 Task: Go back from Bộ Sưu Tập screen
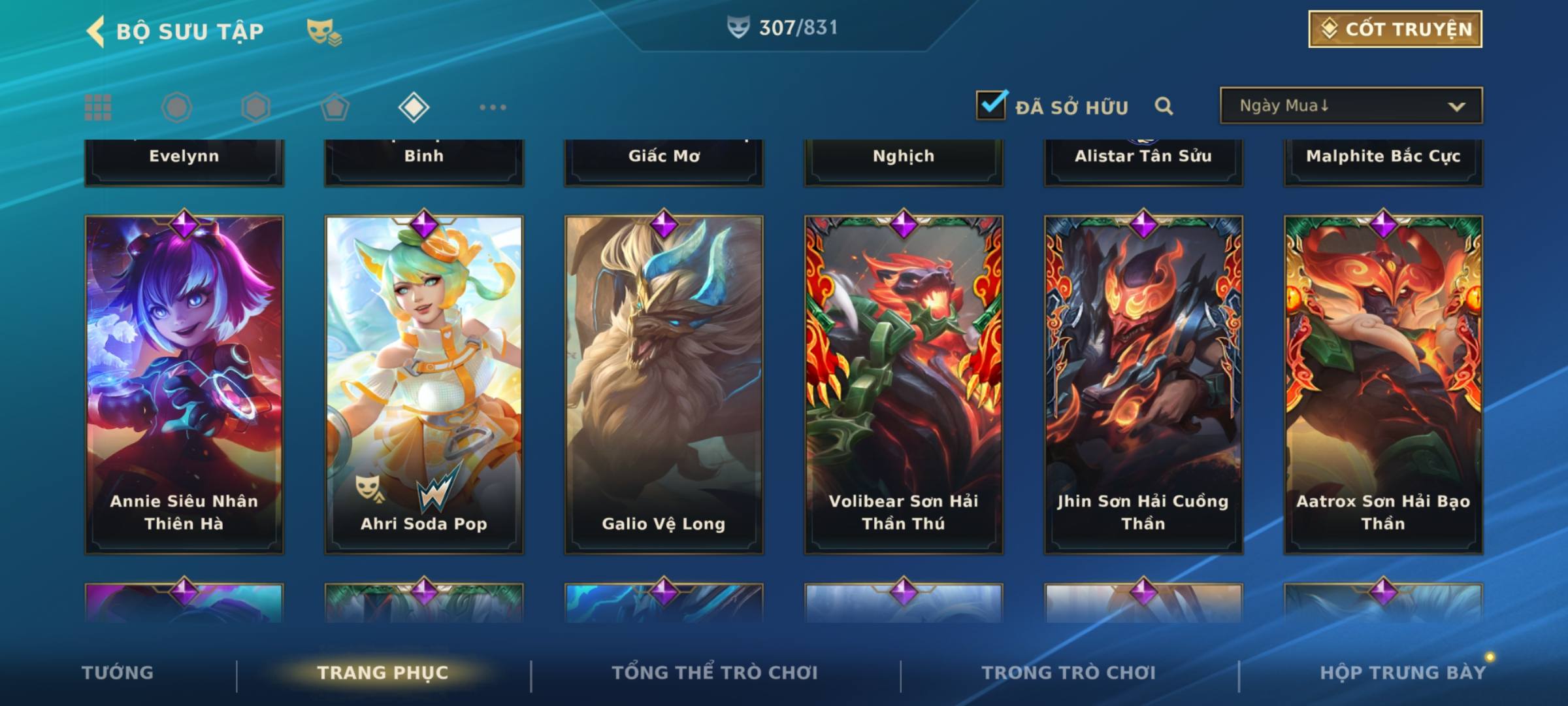click(96, 31)
